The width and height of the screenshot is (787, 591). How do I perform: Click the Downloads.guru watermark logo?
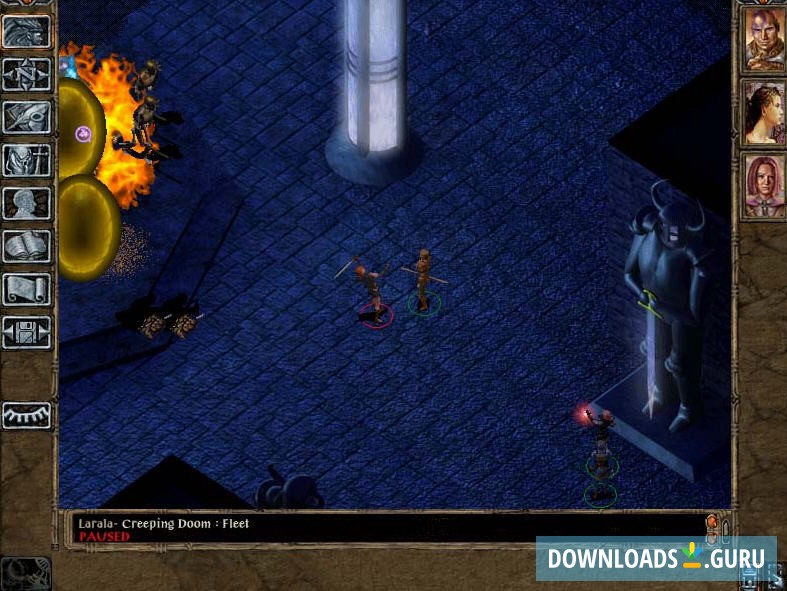pyautogui.click(x=656, y=558)
